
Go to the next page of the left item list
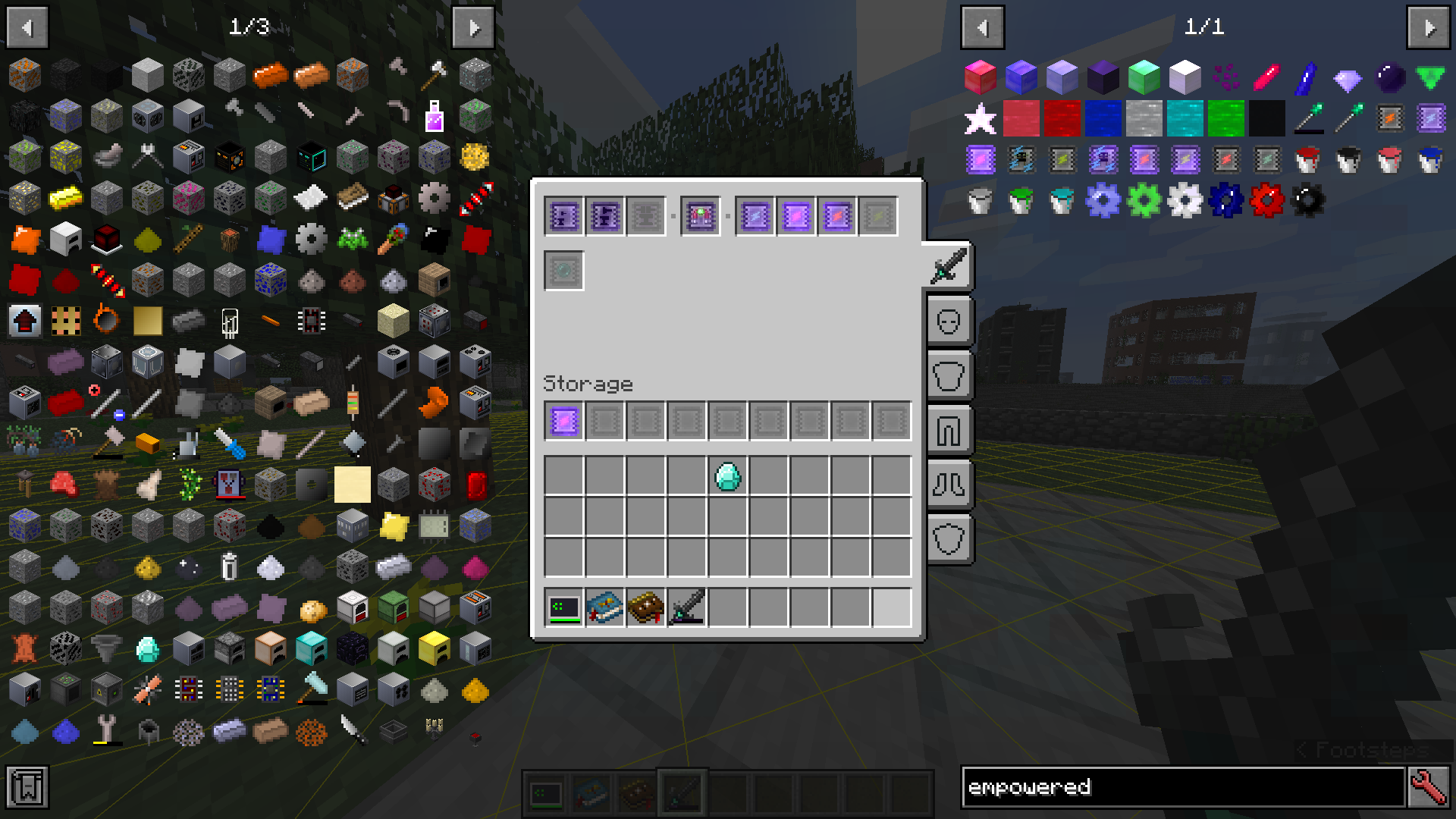[474, 27]
